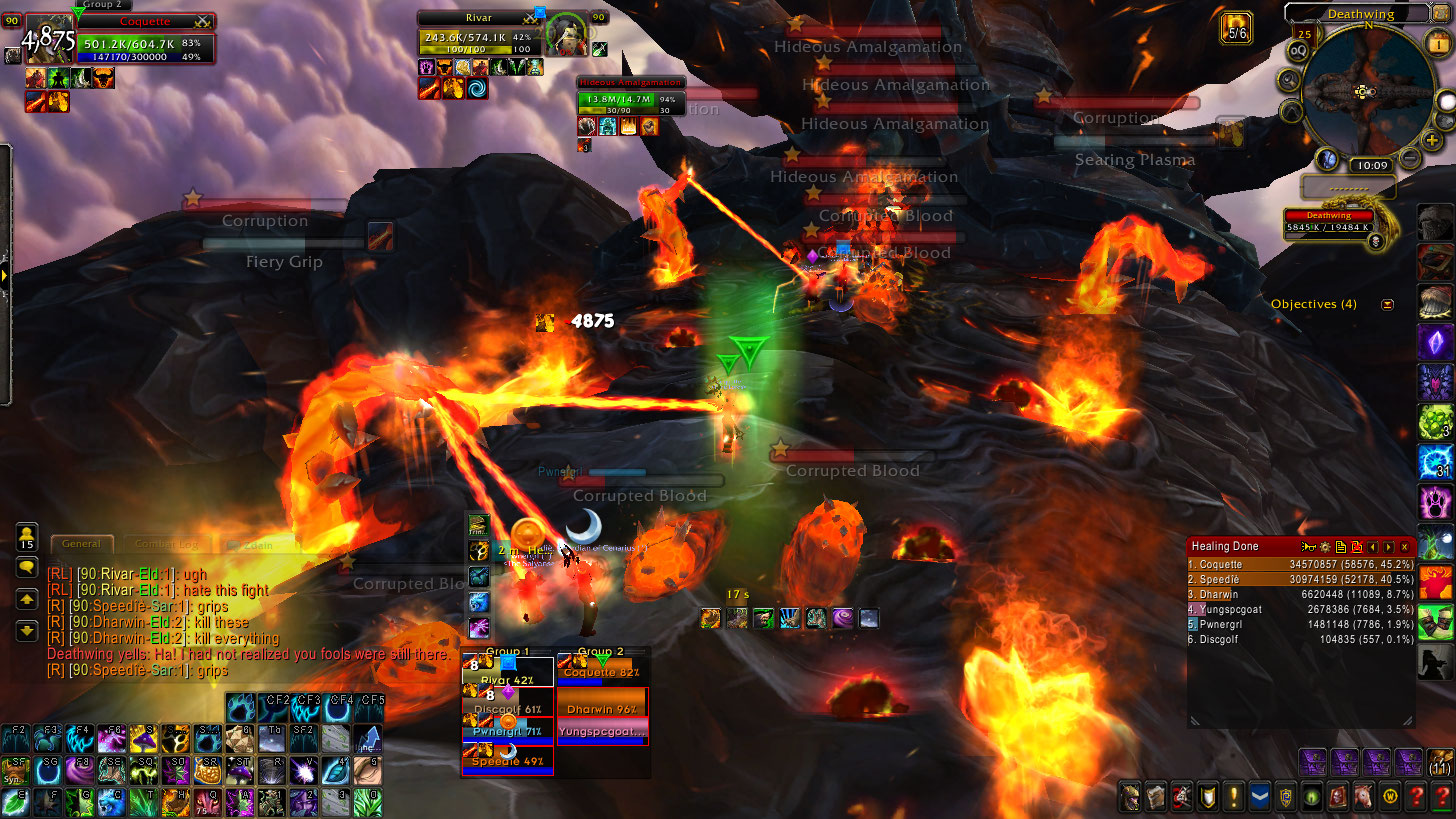Close the Healing Done meter window

coord(1405,547)
